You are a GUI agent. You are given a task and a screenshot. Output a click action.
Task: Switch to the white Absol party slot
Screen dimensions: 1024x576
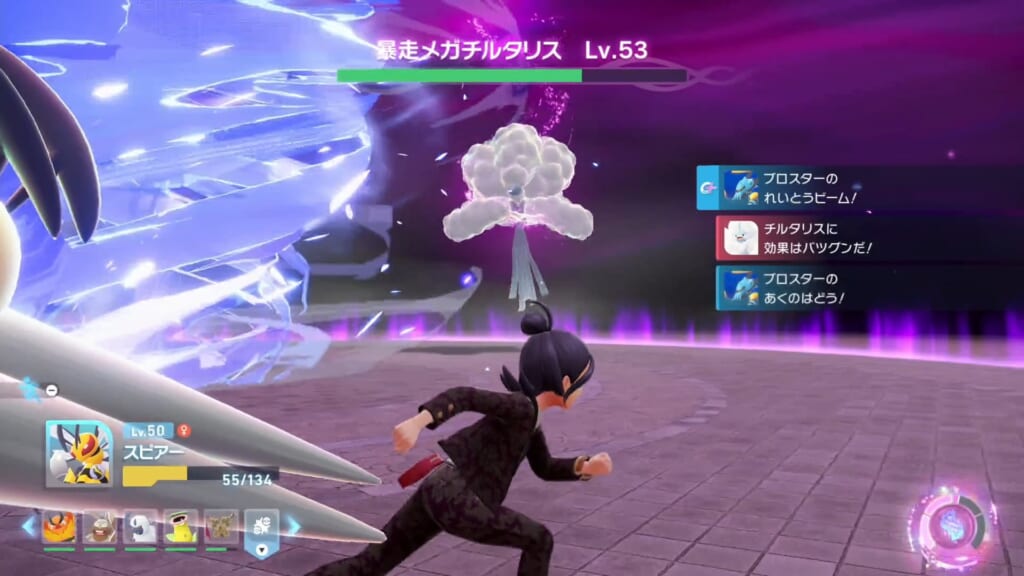140,527
